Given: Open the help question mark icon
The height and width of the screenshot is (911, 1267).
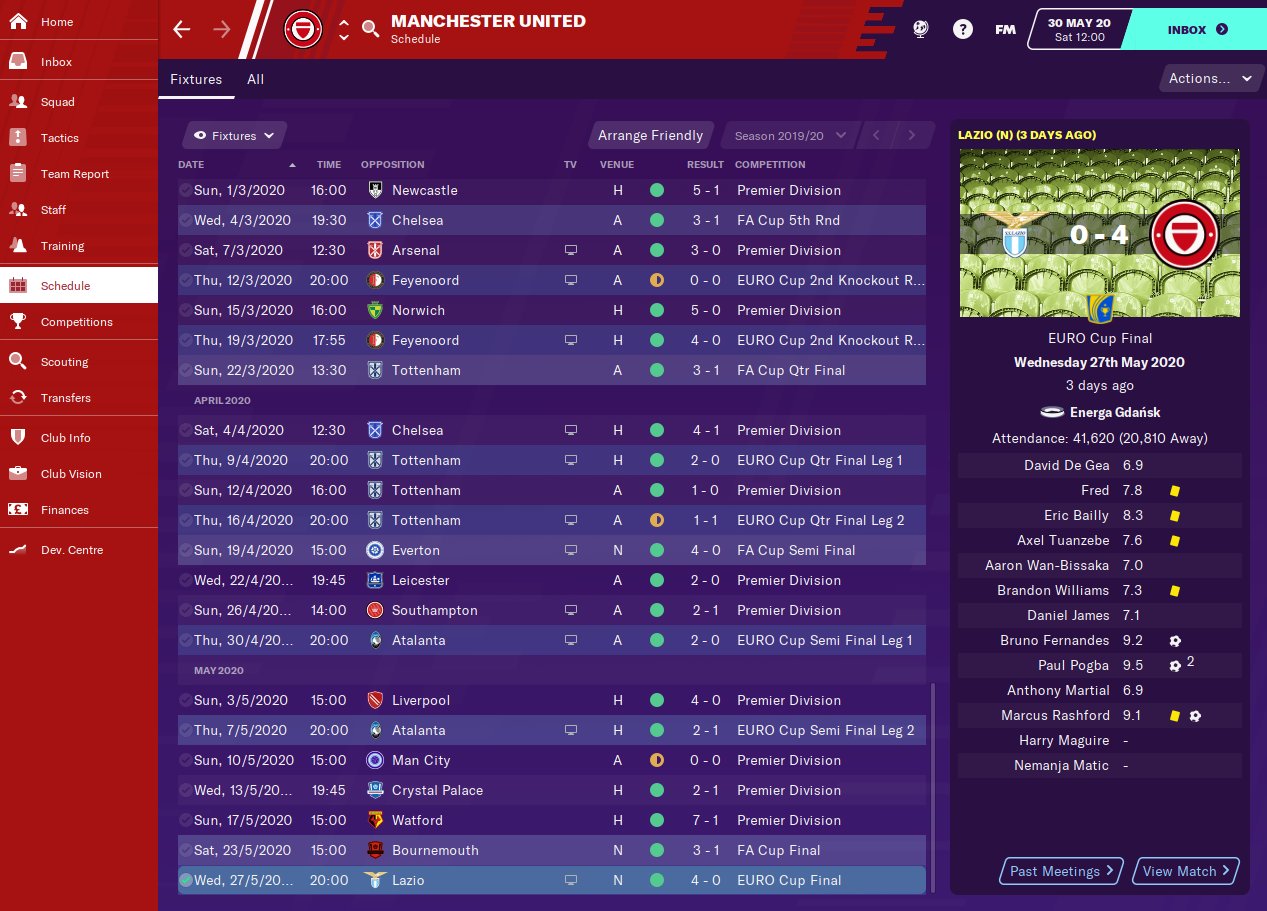Looking at the screenshot, I should point(962,29).
